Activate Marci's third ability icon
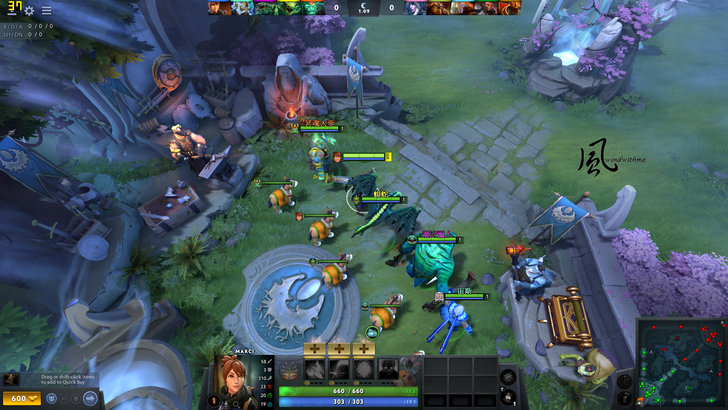This screenshot has height=410, width=728. pos(363,368)
